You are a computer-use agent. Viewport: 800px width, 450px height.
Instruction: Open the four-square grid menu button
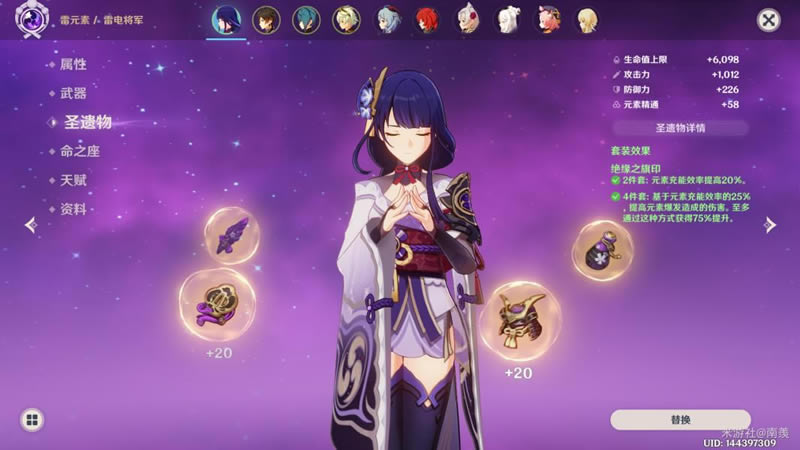point(32,420)
